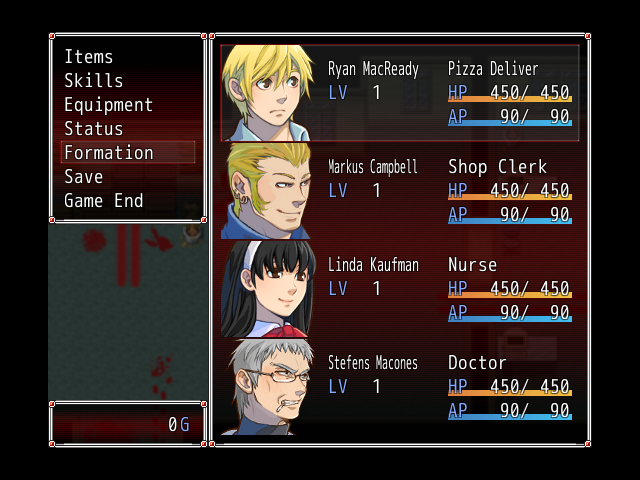Select party member Ryan MacReady

click(x=400, y=93)
